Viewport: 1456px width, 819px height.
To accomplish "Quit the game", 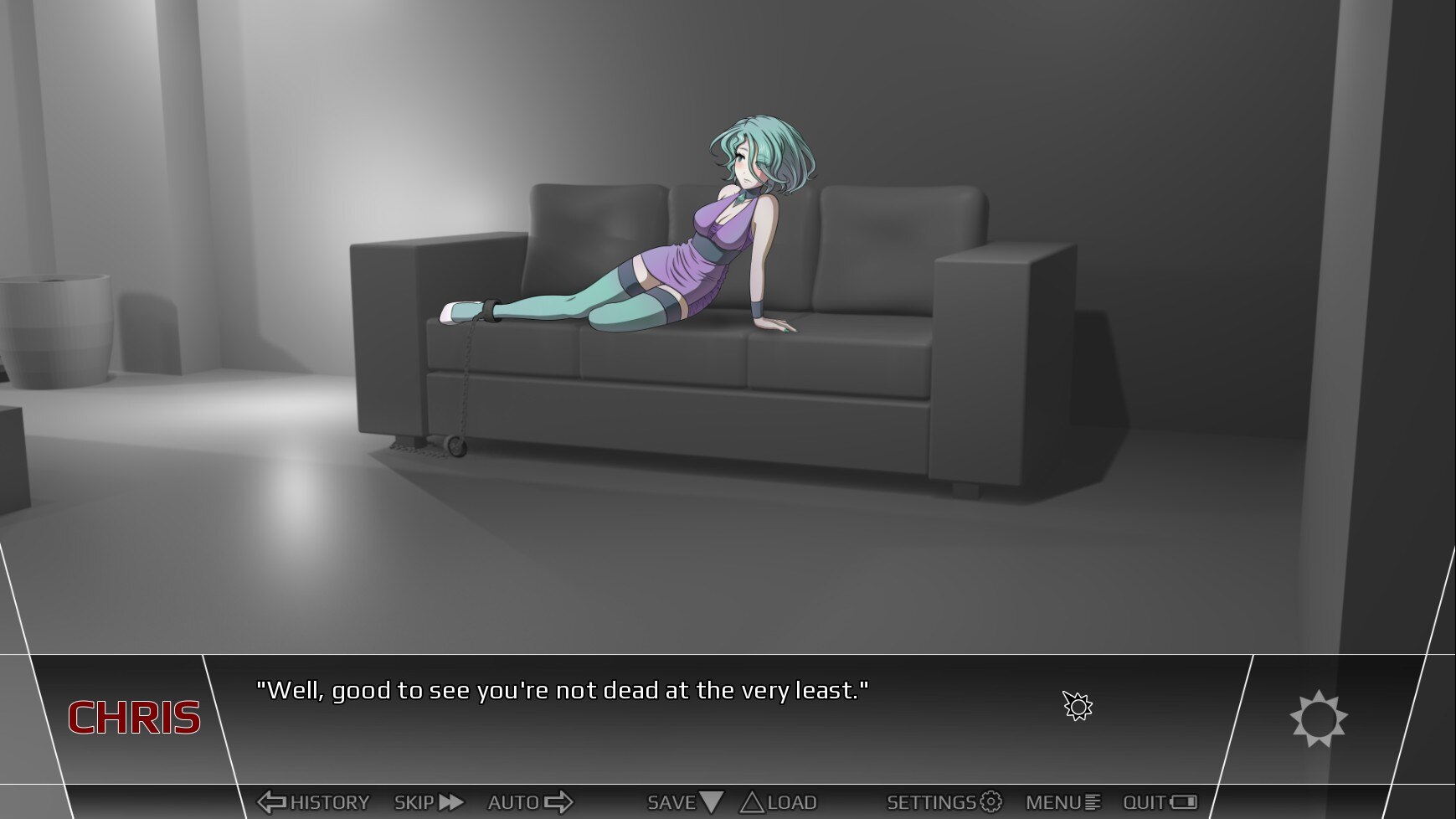I will point(1160,802).
